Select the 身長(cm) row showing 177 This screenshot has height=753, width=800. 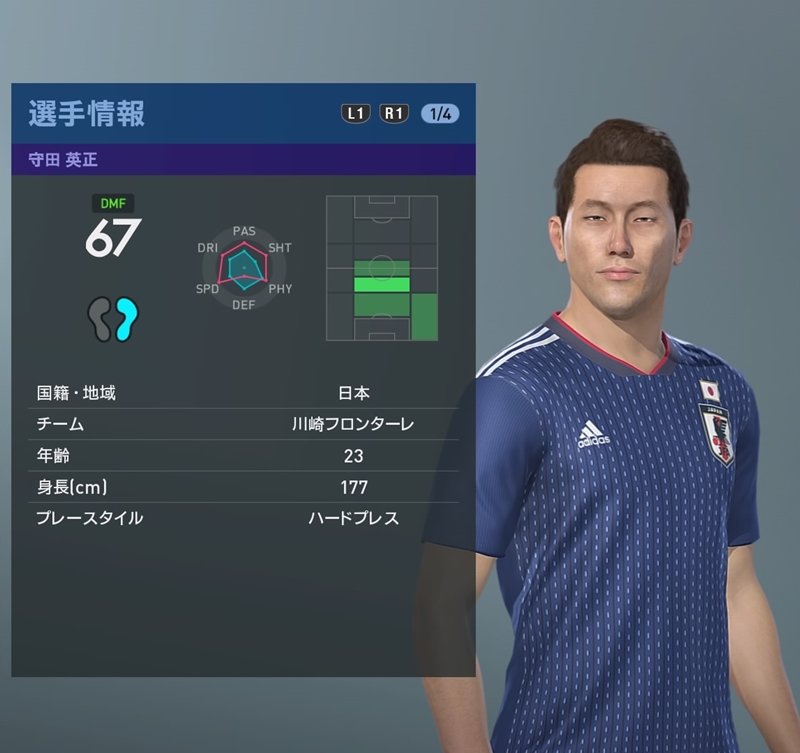click(243, 487)
